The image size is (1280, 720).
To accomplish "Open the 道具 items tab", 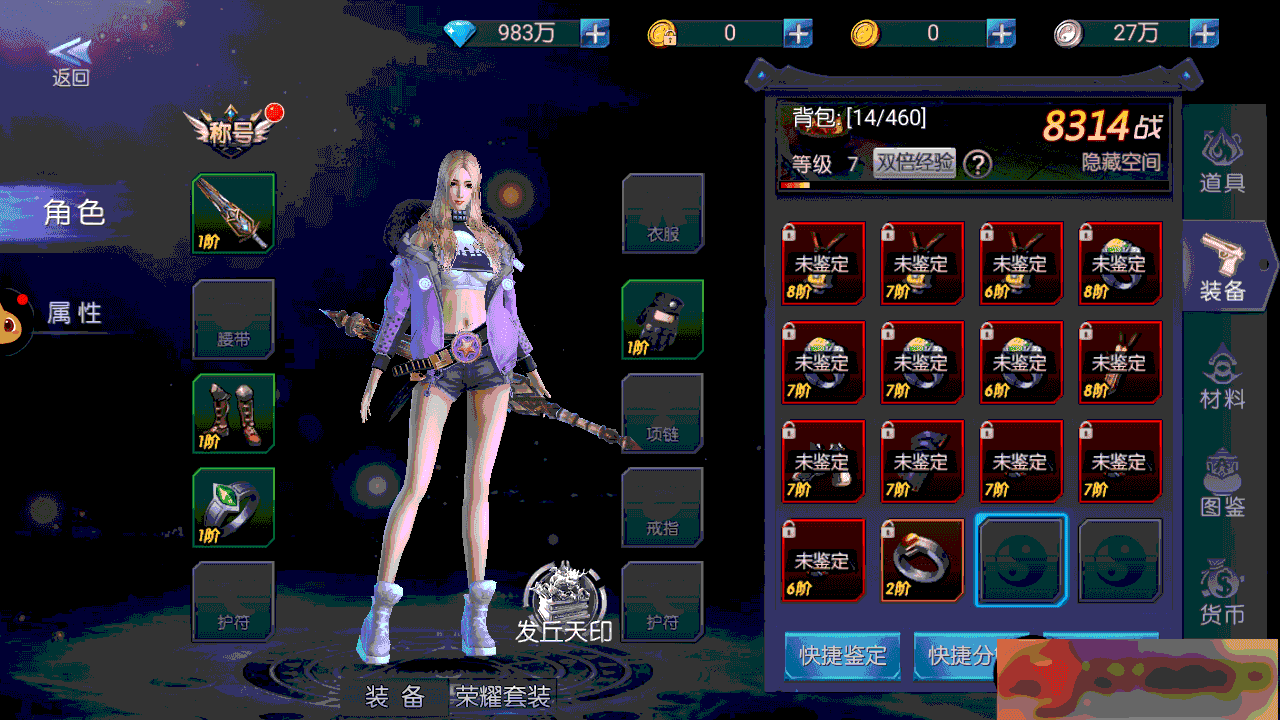I will coord(1222,162).
